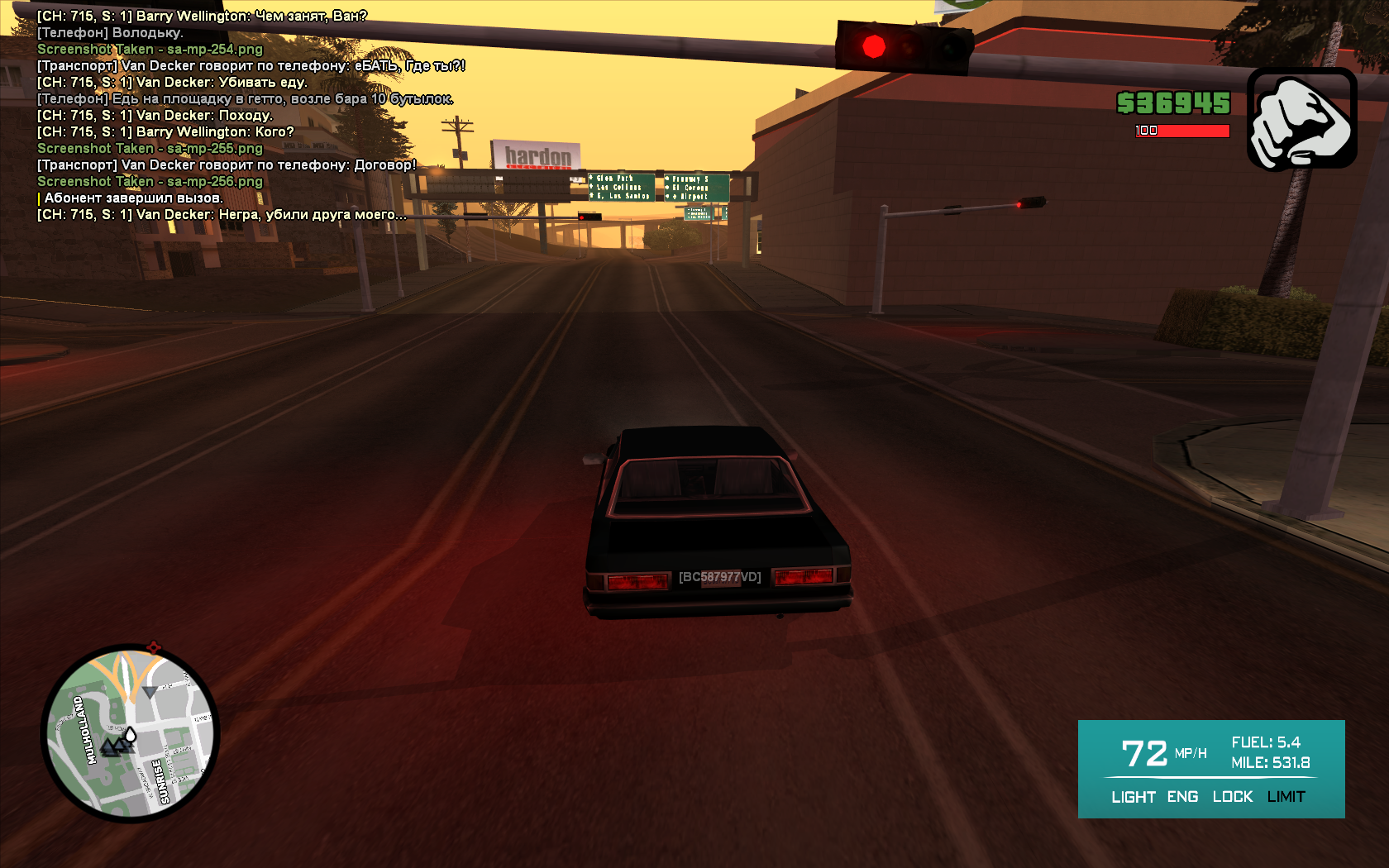The height and width of the screenshot is (868, 1389).
Task: Select the water drop marker on minimap
Action: (x=131, y=735)
